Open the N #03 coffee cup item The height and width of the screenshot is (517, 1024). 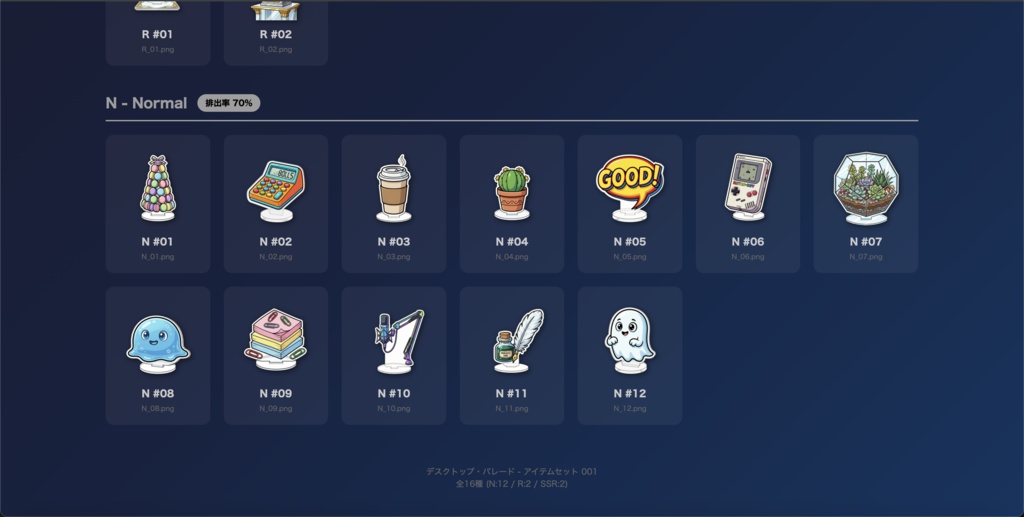pos(394,203)
